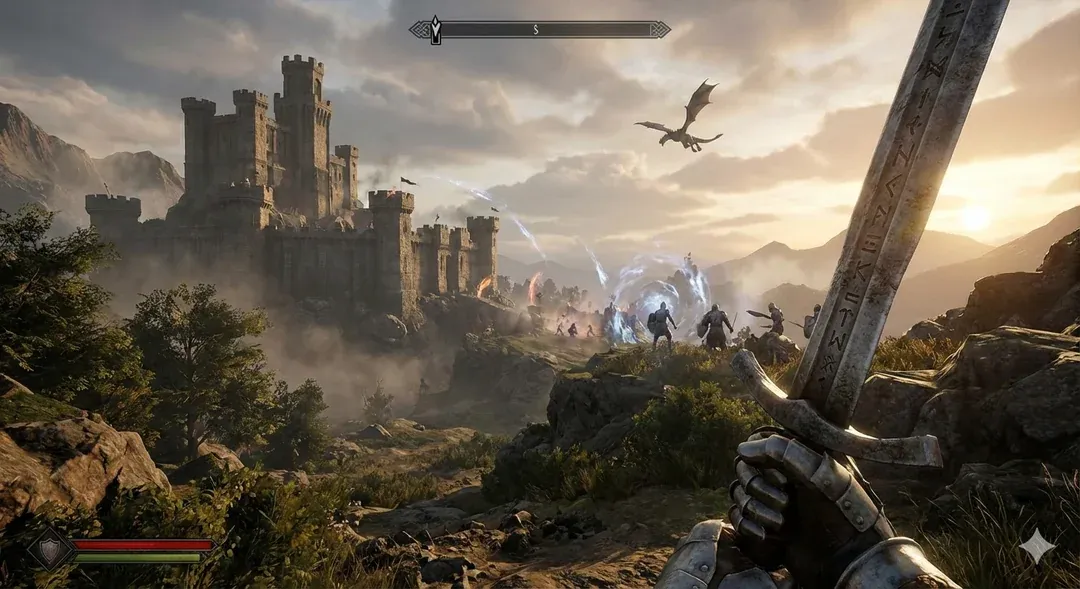This screenshot has height=589, width=1080.
Task: Click the sparkle star watermark icon
Action: click(x=1036, y=546)
